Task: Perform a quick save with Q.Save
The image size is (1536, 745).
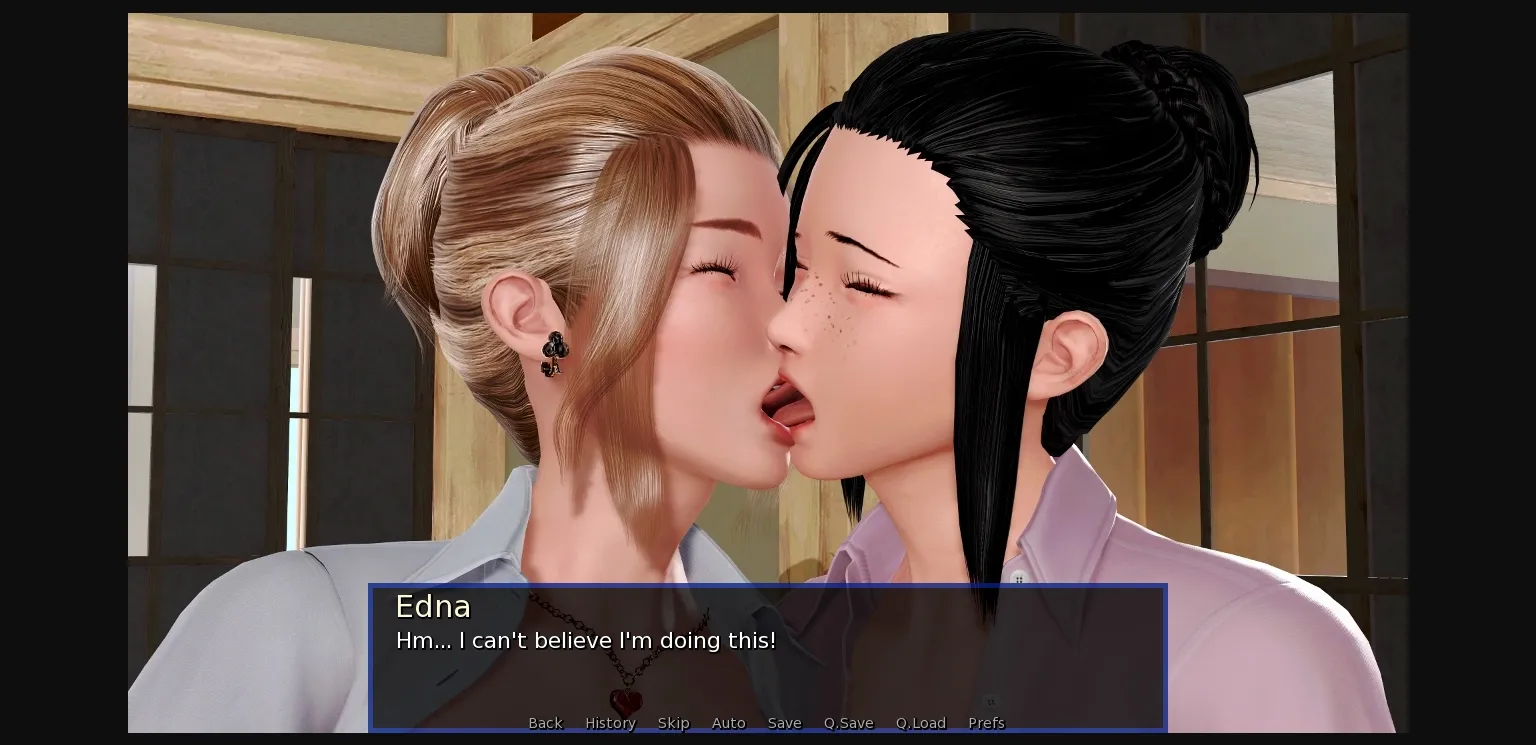Action: tap(848, 723)
